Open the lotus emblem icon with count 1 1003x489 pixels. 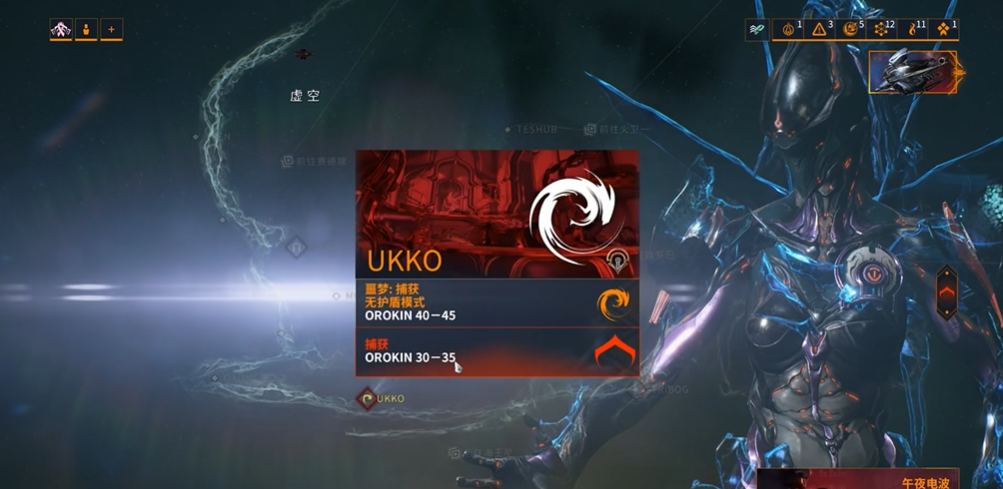coord(789,30)
